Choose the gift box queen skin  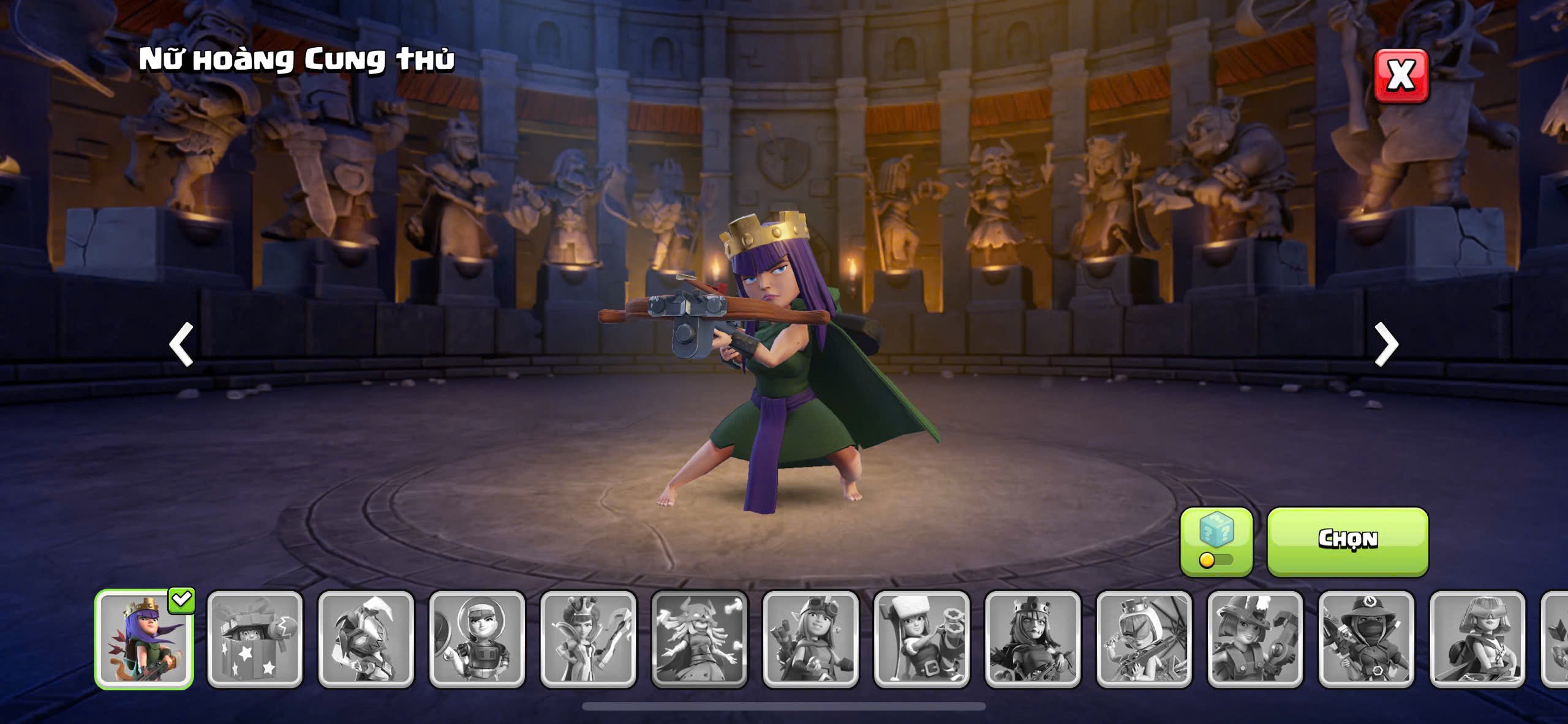pos(255,639)
